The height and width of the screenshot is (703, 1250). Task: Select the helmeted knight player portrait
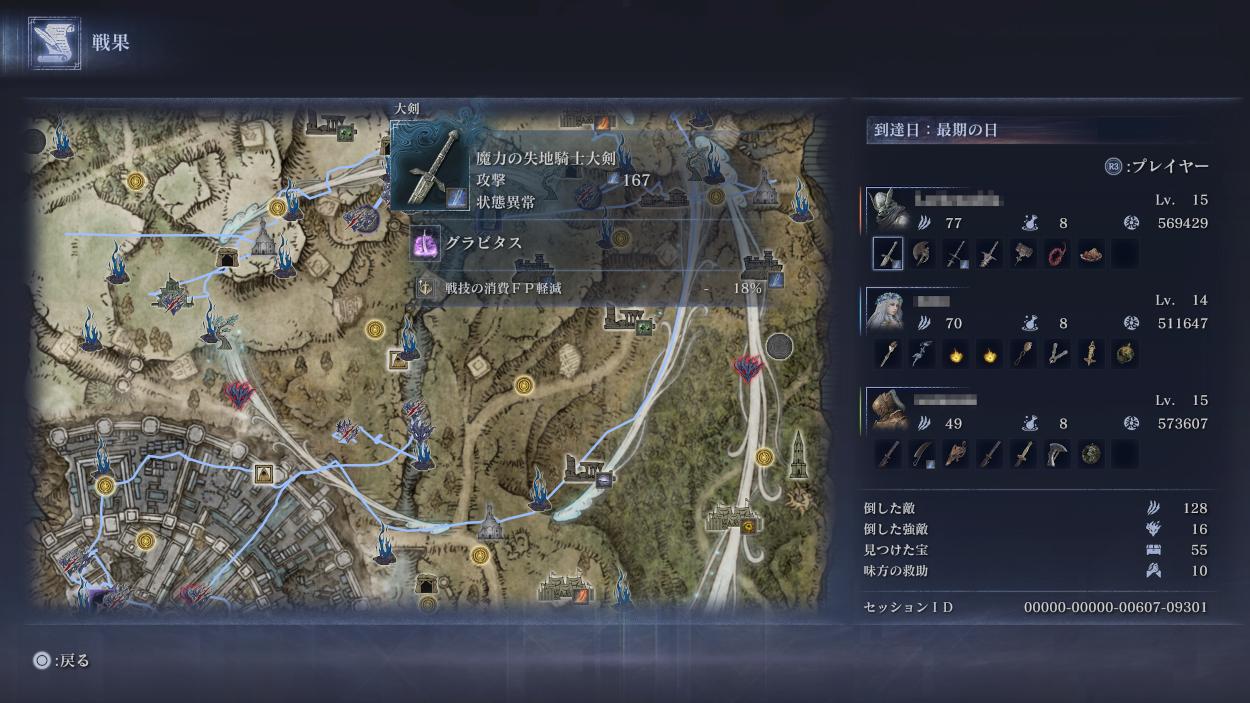click(x=885, y=208)
